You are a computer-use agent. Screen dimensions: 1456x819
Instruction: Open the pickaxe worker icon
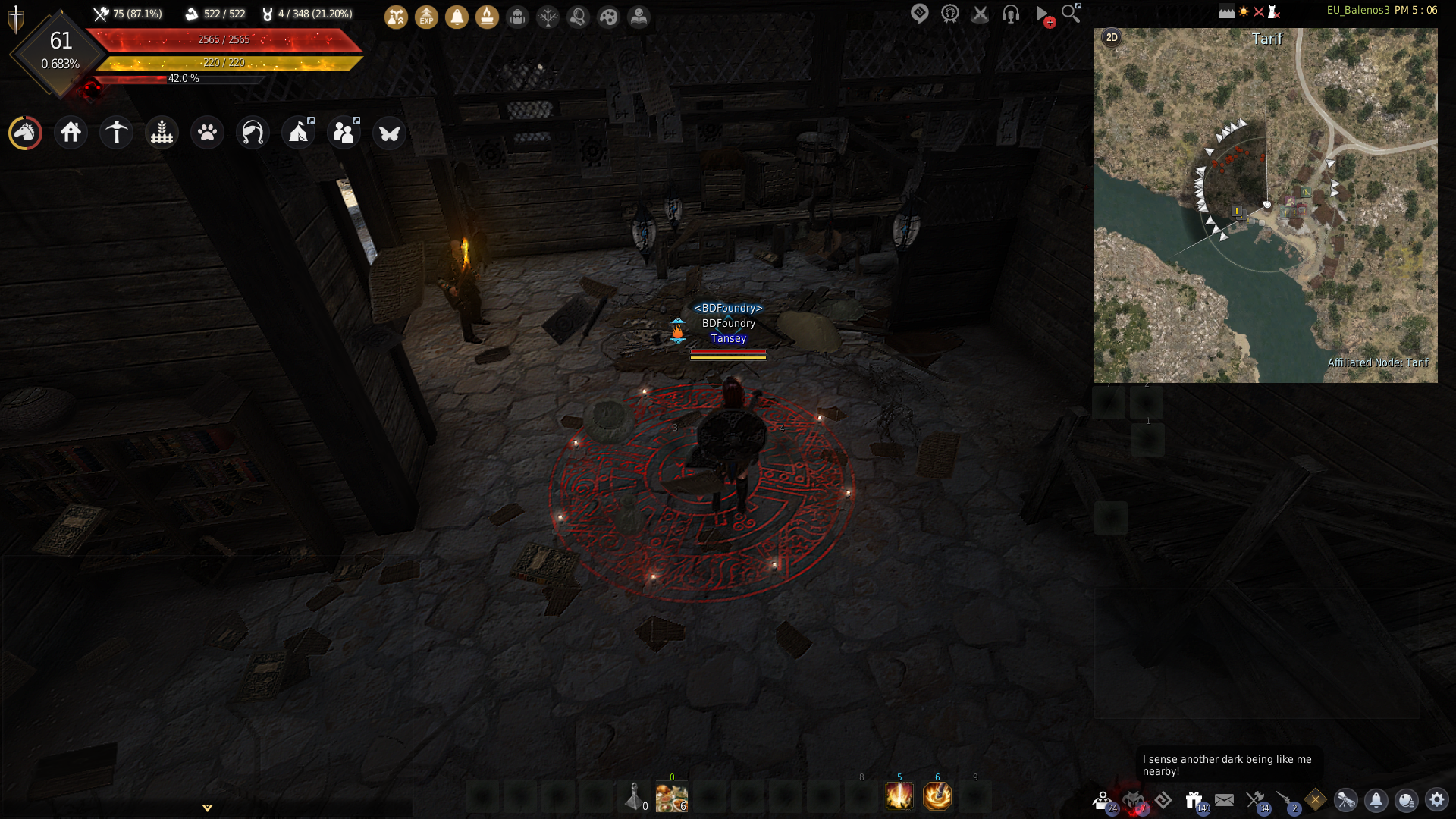(116, 133)
